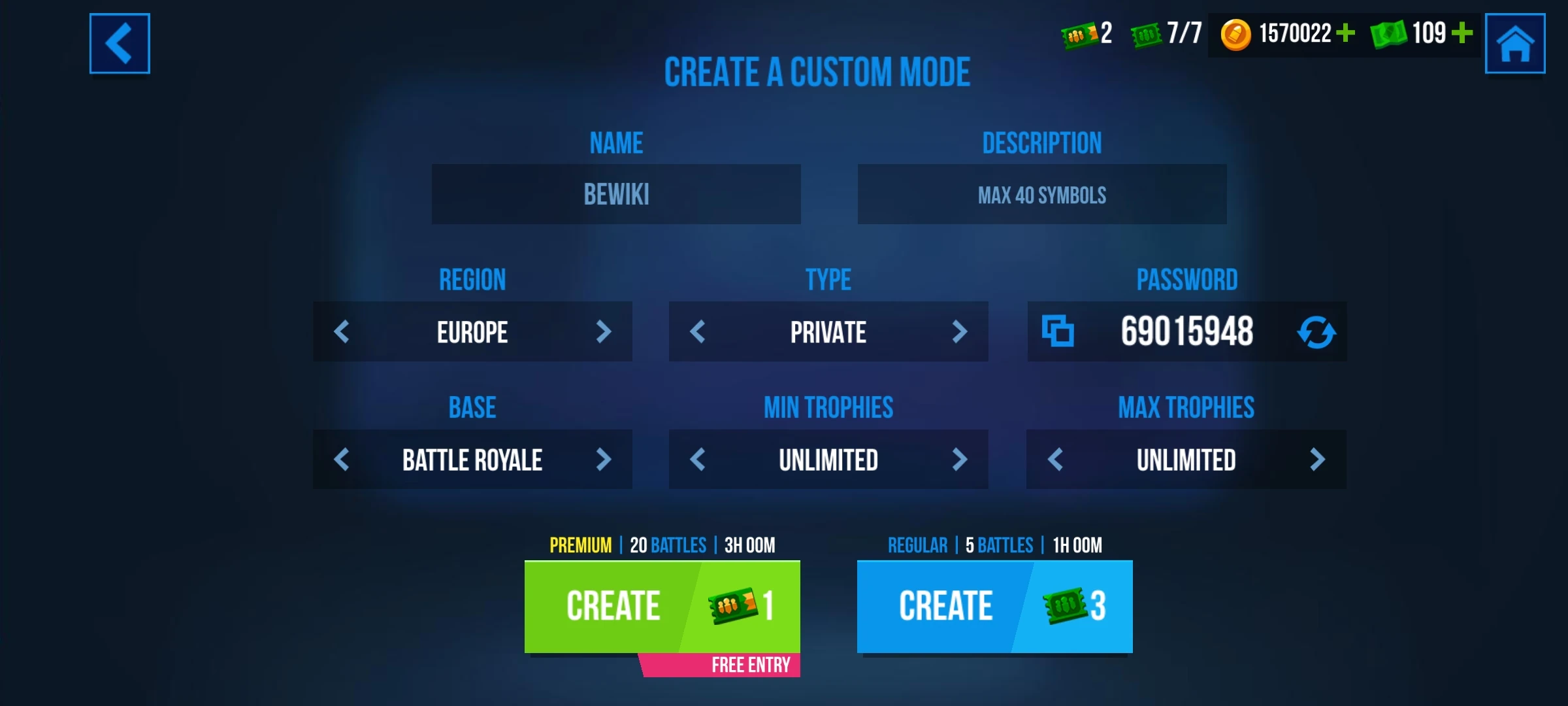Viewport: 1568px width, 706px height.
Task: Change region using the left arrow
Action: pyautogui.click(x=342, y=332)
